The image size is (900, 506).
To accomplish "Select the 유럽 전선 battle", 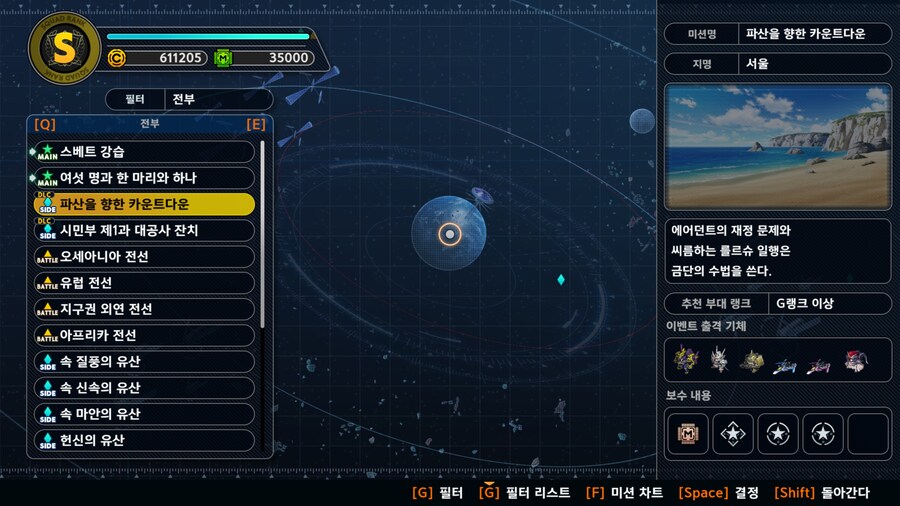I will (x=145, y=283).
